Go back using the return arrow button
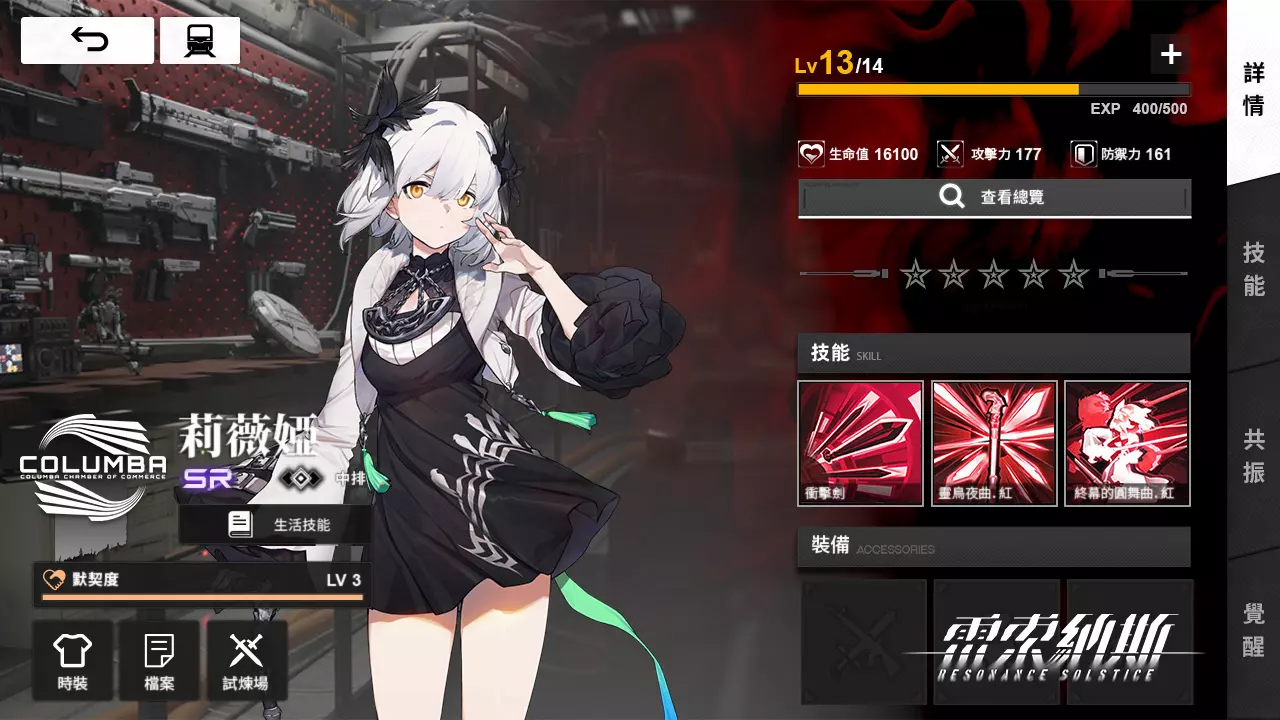The height and width of the screenshot is (720, 1280). 88,40
